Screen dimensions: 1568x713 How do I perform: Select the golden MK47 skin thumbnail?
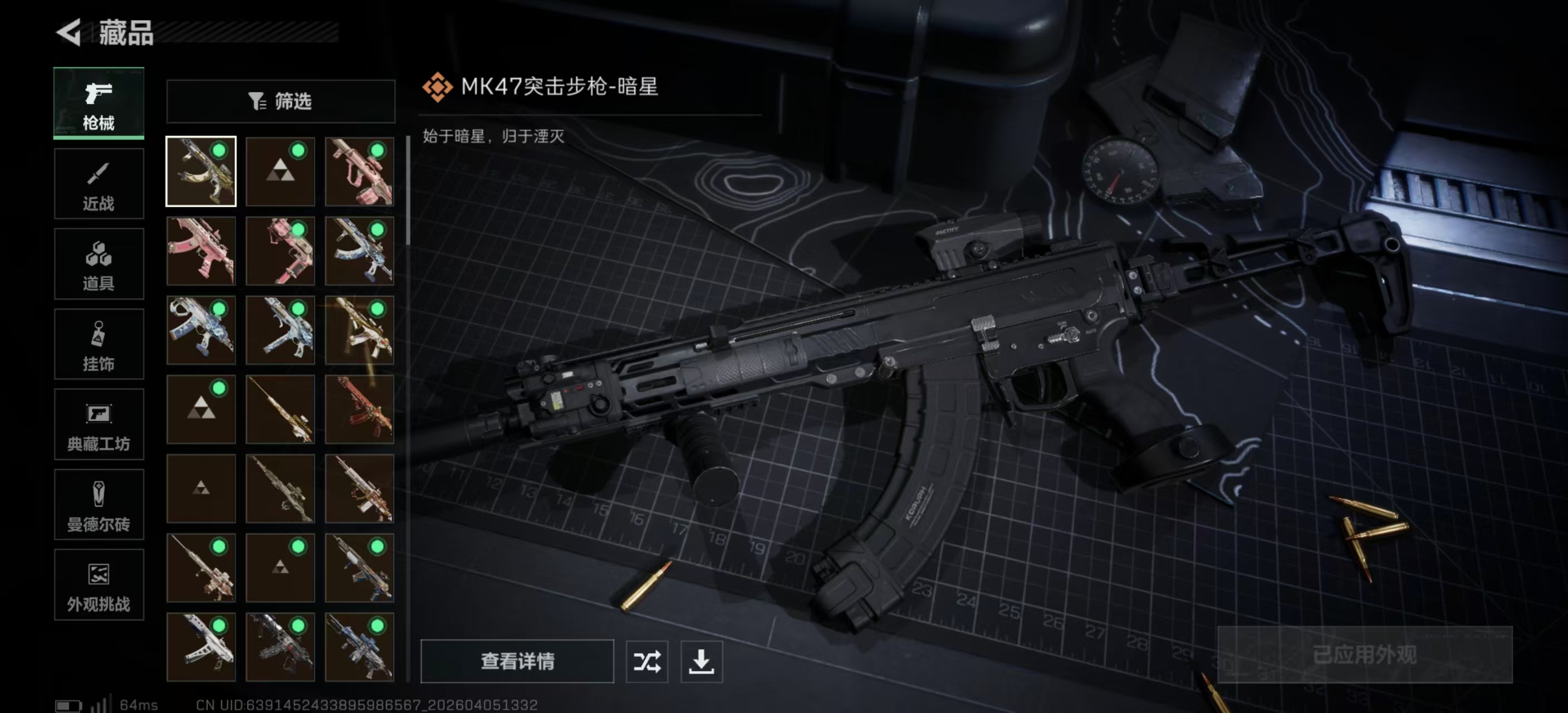click(201, 172)
